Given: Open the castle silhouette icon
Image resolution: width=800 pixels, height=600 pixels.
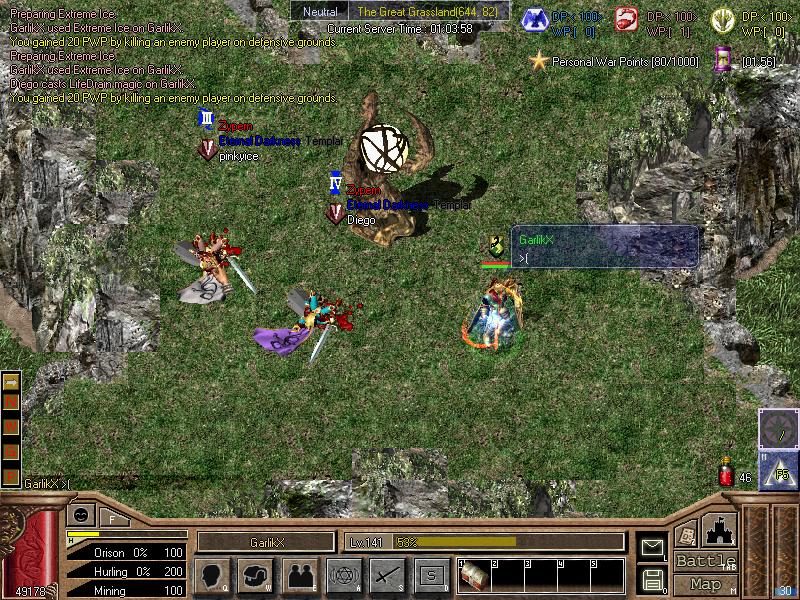Looking at the screenshot, I should tap(721, 529).
